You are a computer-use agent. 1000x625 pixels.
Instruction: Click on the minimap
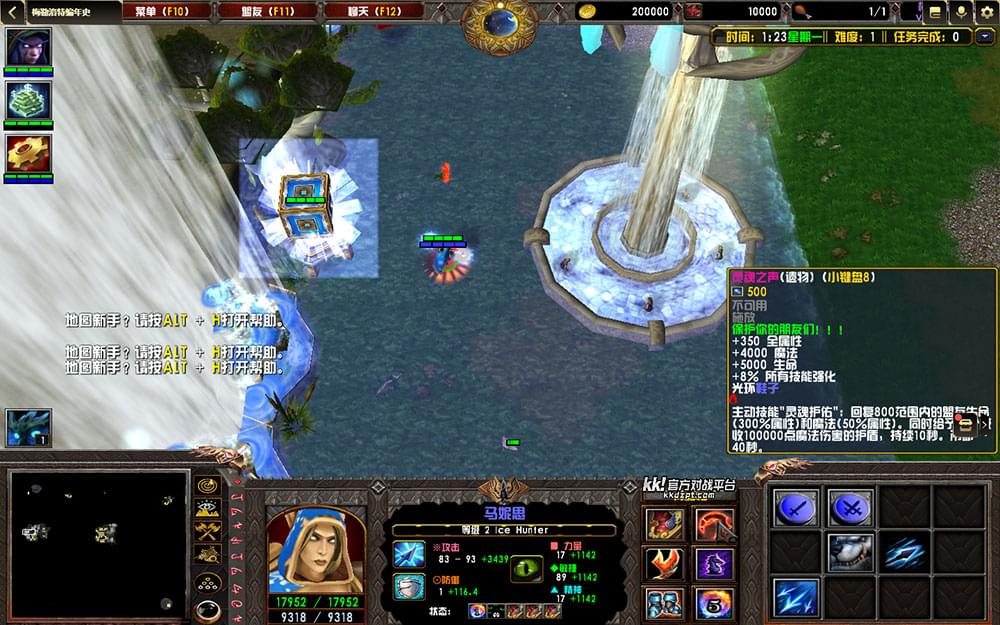pos(99,543)
